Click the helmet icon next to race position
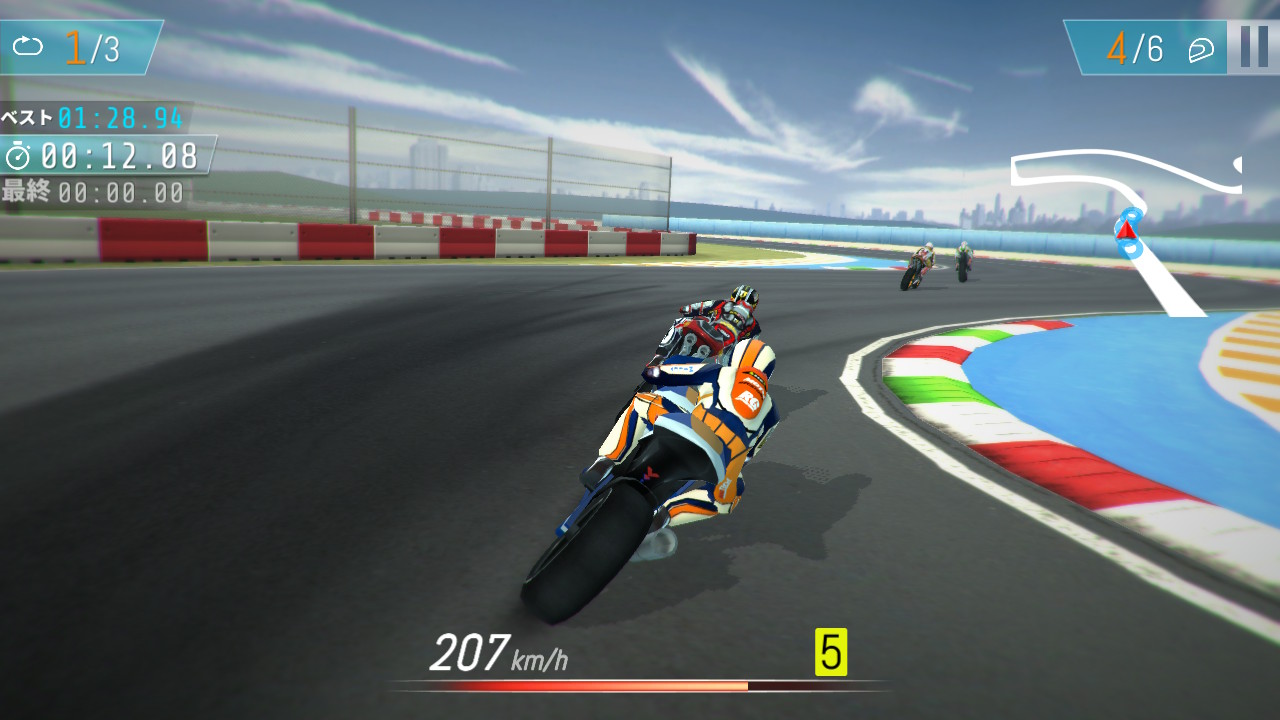 click(1203, 48)
